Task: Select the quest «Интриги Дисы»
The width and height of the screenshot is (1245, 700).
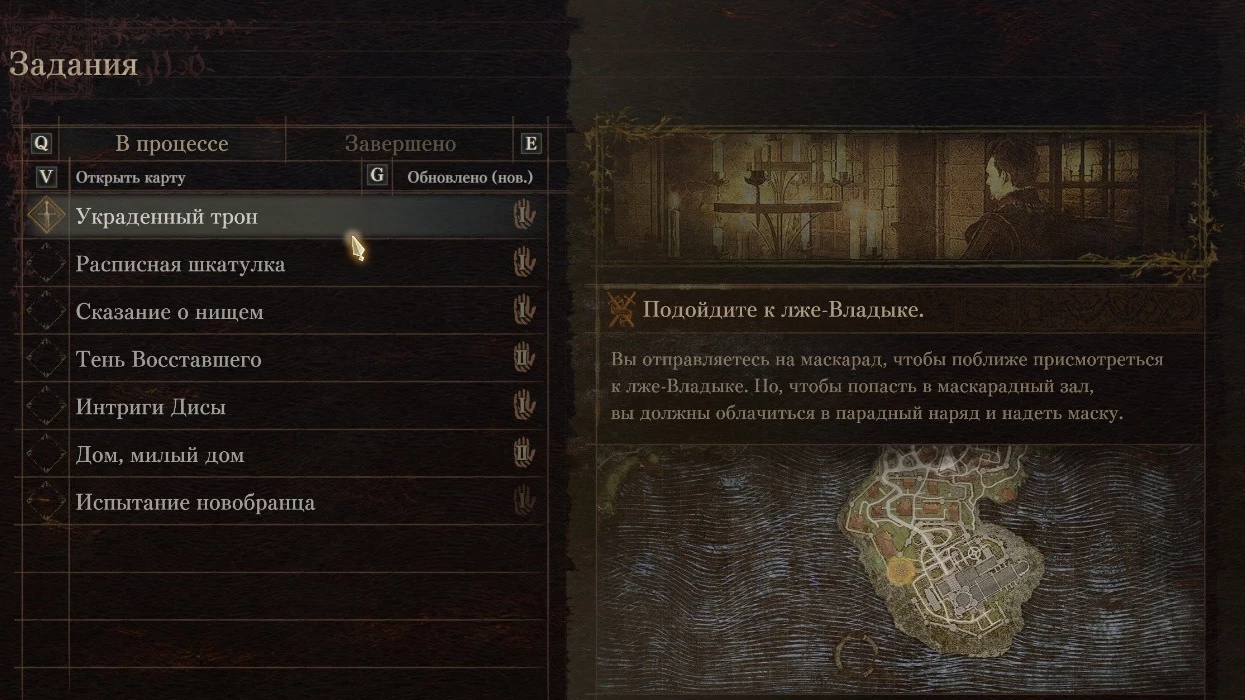Action: (x=150, y=407)
